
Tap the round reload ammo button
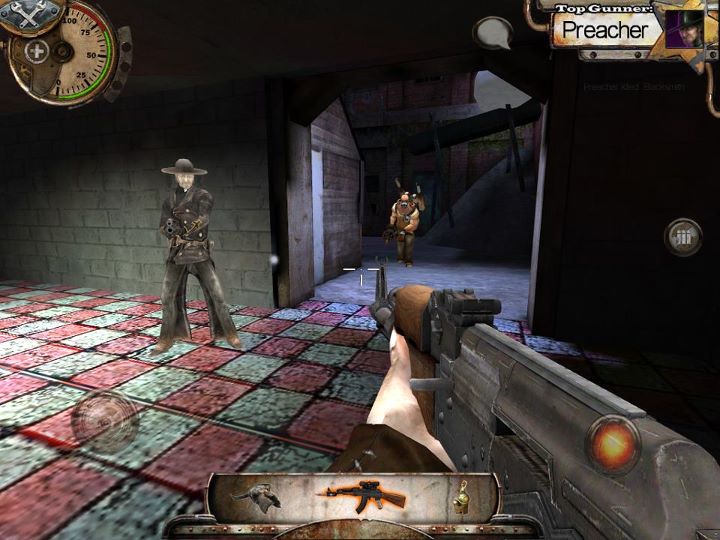tap(684, 237)
